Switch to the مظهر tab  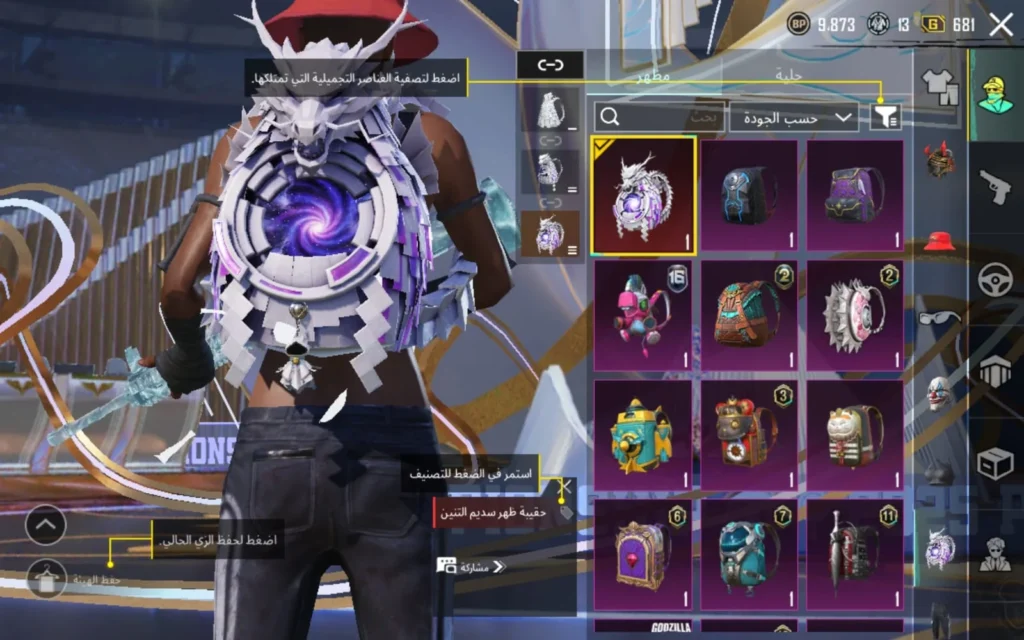(x=654, y=75)
